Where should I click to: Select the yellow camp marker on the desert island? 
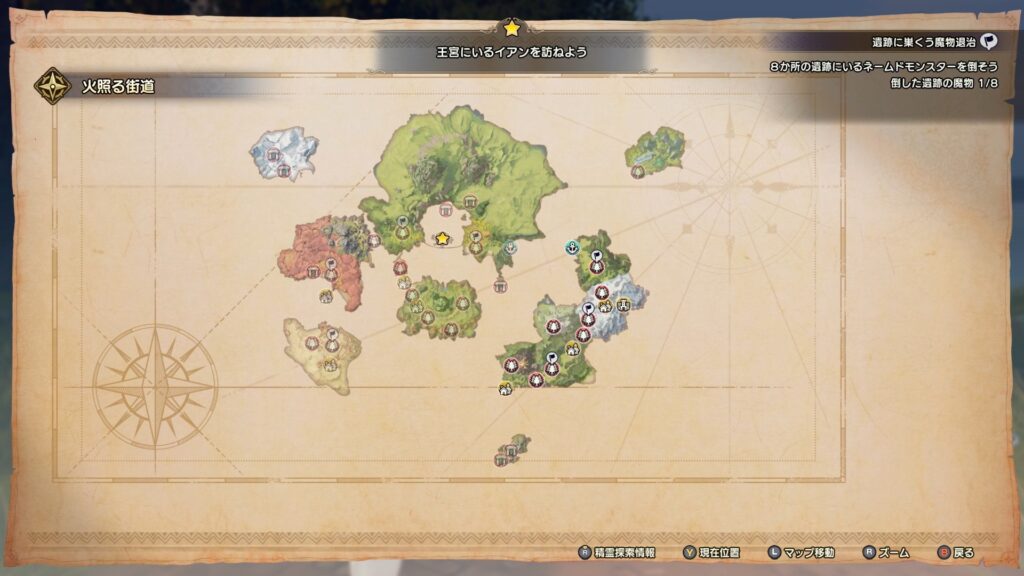pyautogui.click(x=329, y=365)
